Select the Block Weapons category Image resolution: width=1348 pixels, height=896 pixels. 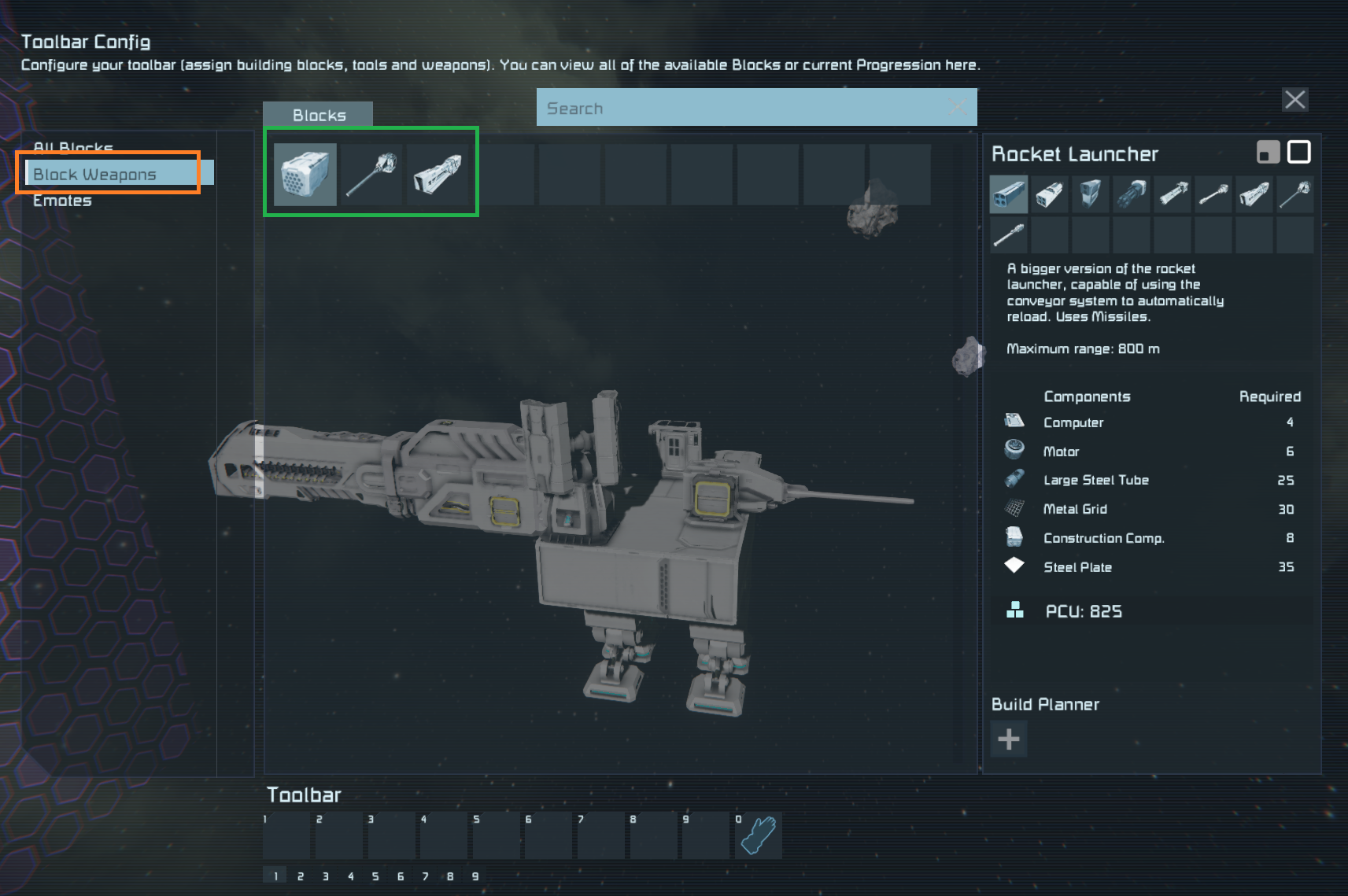click(x=95, y=174)
